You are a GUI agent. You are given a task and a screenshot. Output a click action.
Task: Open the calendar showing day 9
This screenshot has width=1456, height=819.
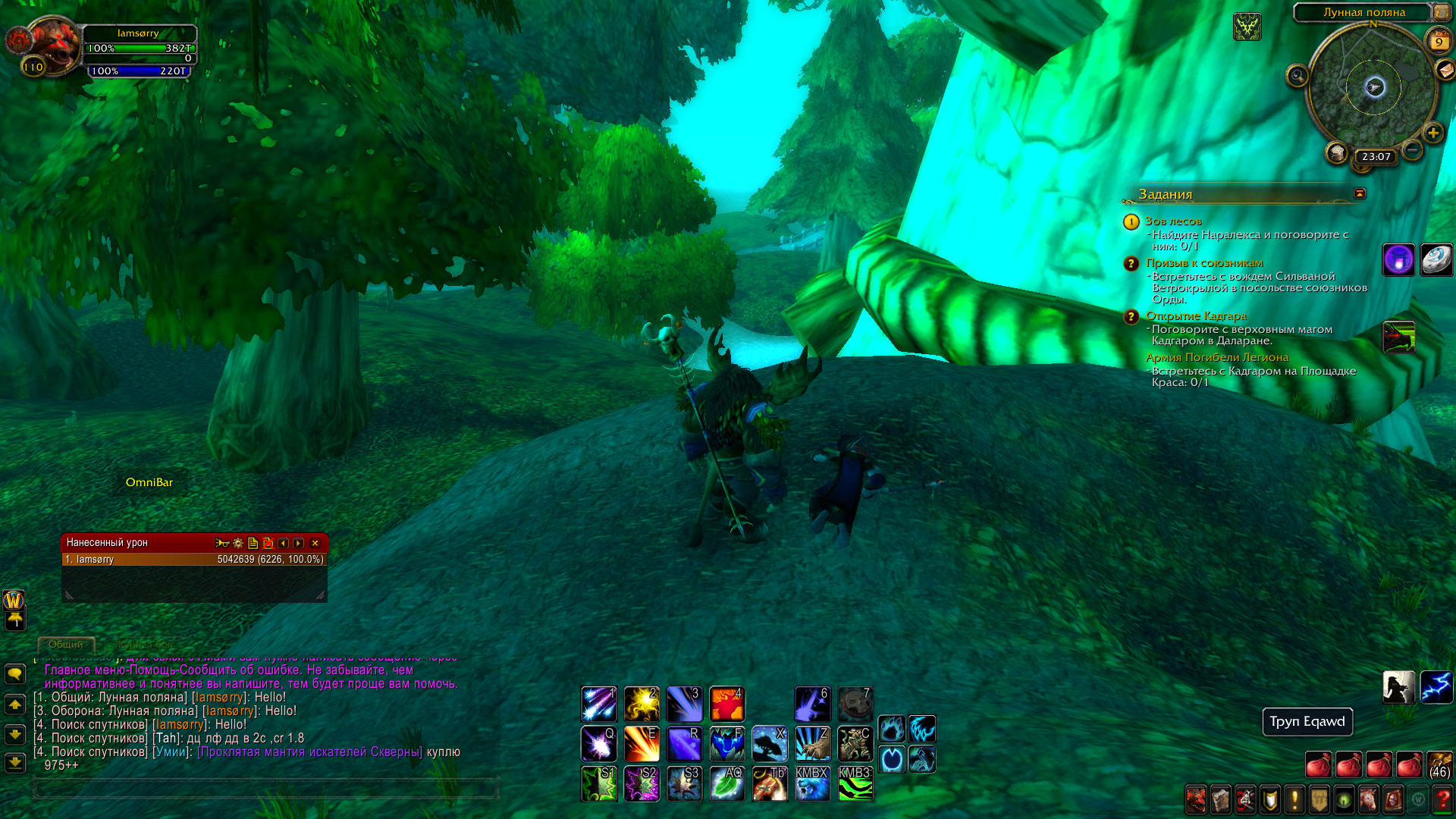coord(1439,42)
